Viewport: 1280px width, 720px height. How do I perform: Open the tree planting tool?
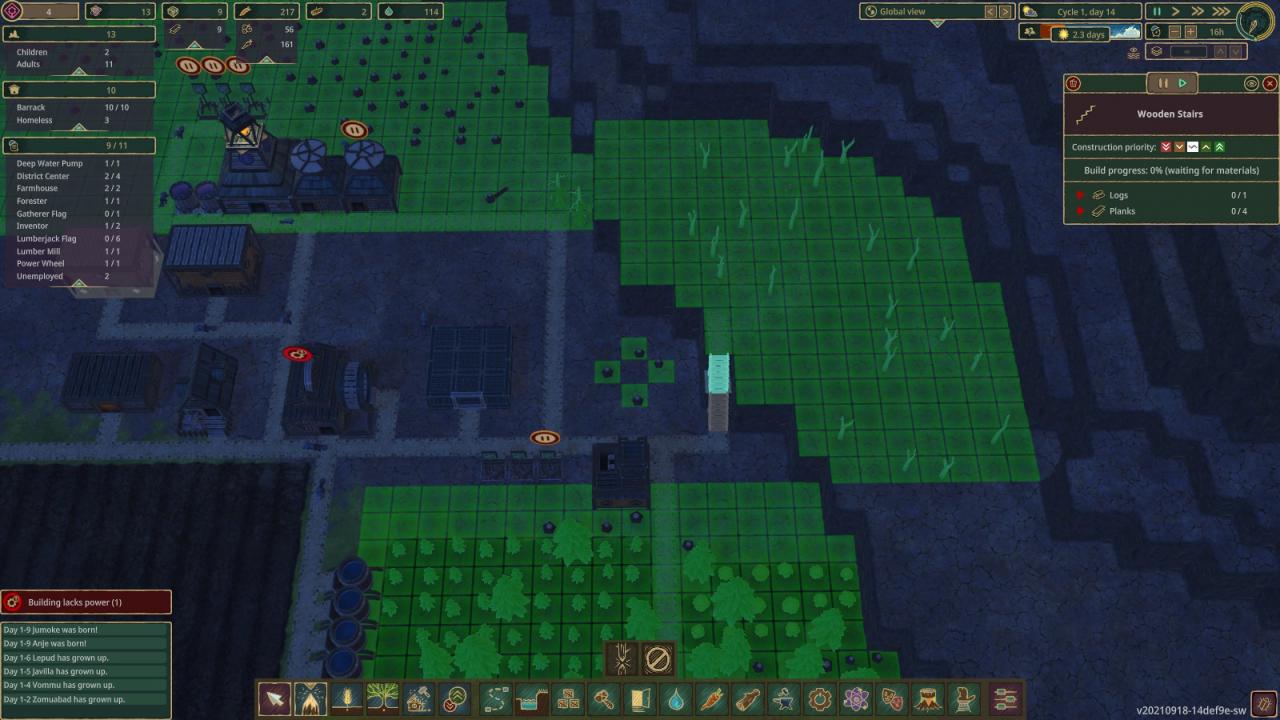pyautogui.click(x=382, y=698)
